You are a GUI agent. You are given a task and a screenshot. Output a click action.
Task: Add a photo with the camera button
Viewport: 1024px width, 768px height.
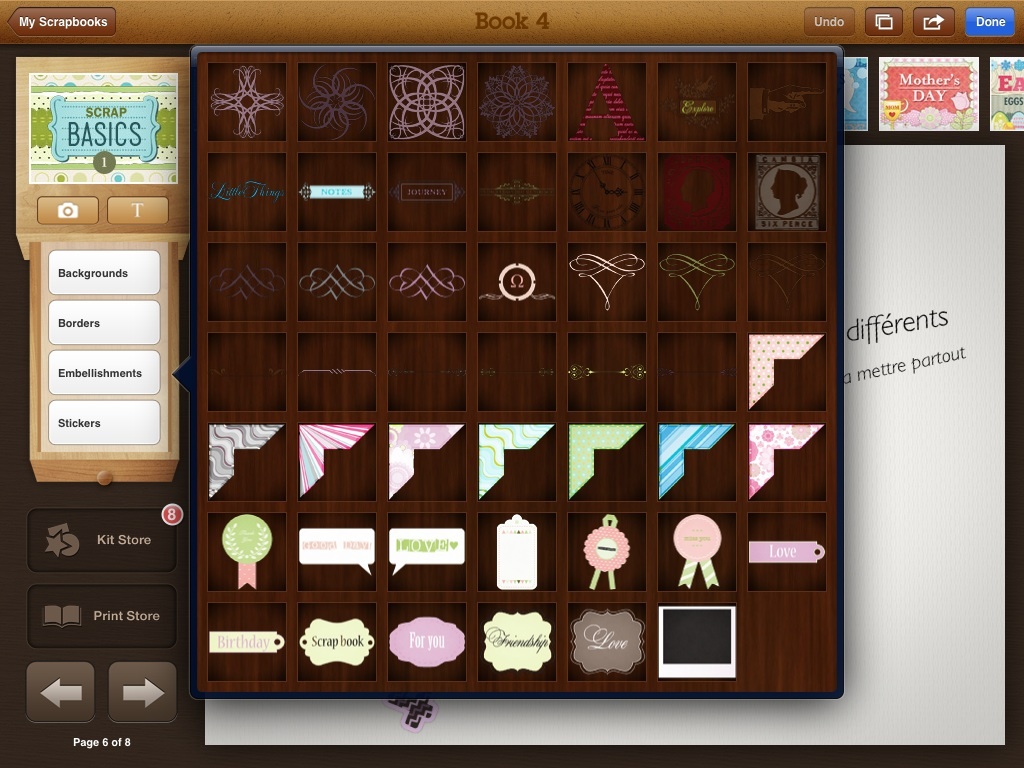68,210
